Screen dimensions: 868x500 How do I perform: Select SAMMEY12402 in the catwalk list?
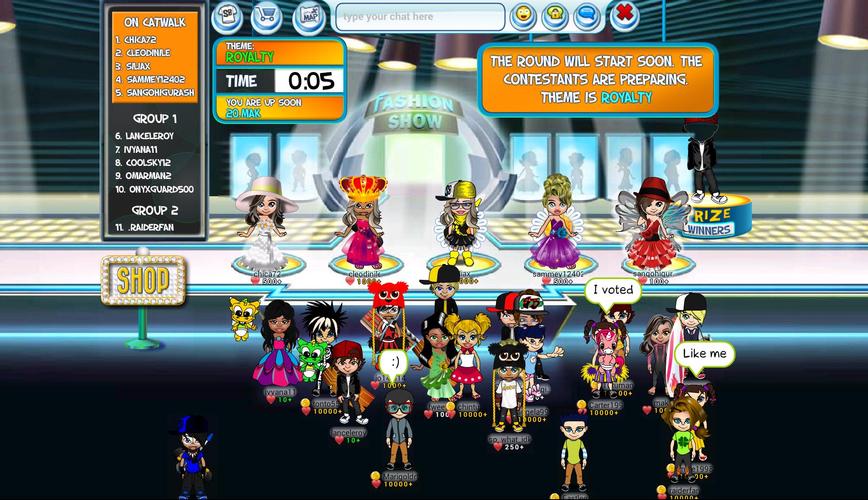151,79
